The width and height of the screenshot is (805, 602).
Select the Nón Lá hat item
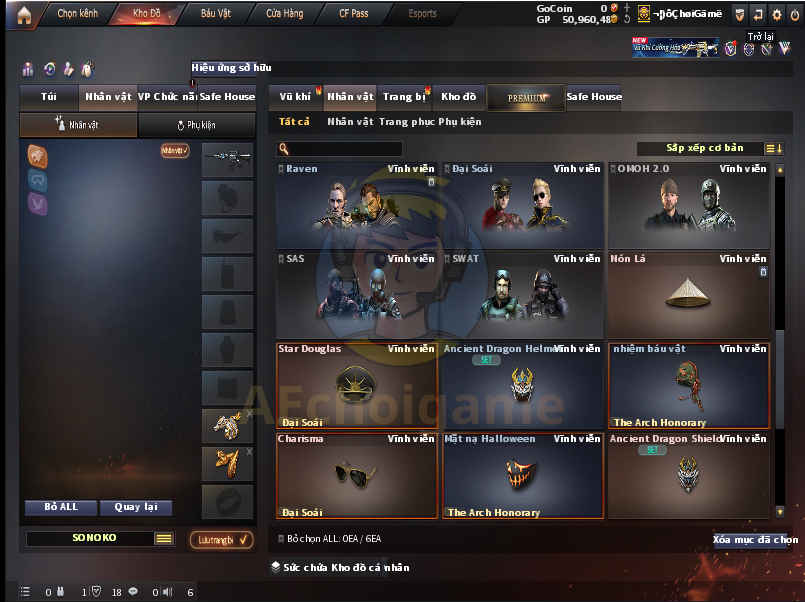[689, 295]
